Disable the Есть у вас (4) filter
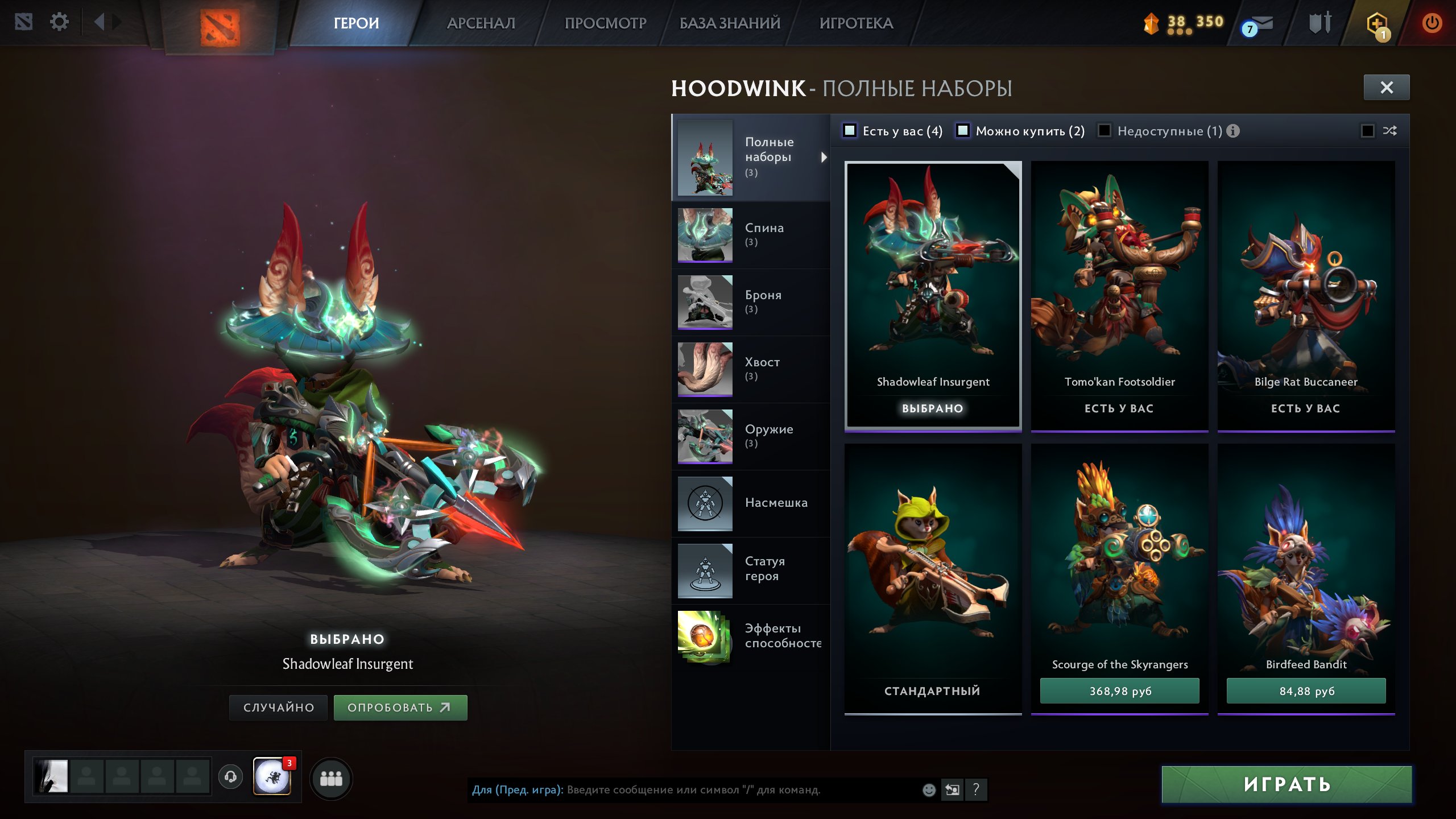The width and height of the screenshot is (1456, 819). pyautogui.click(x=849, y=131)
